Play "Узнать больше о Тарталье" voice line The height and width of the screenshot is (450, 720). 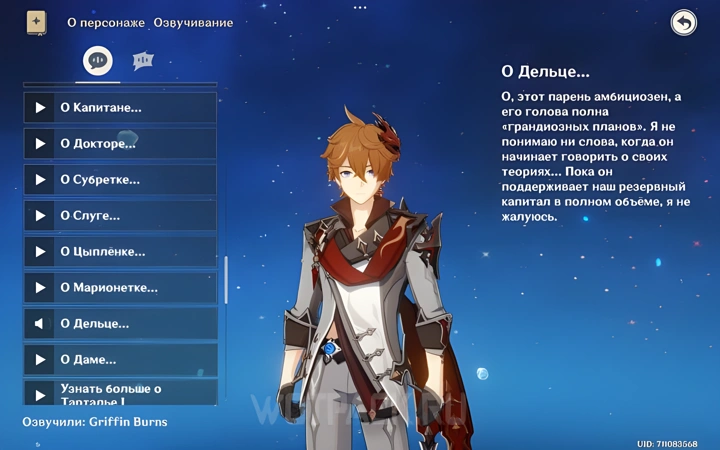(40, 392)
